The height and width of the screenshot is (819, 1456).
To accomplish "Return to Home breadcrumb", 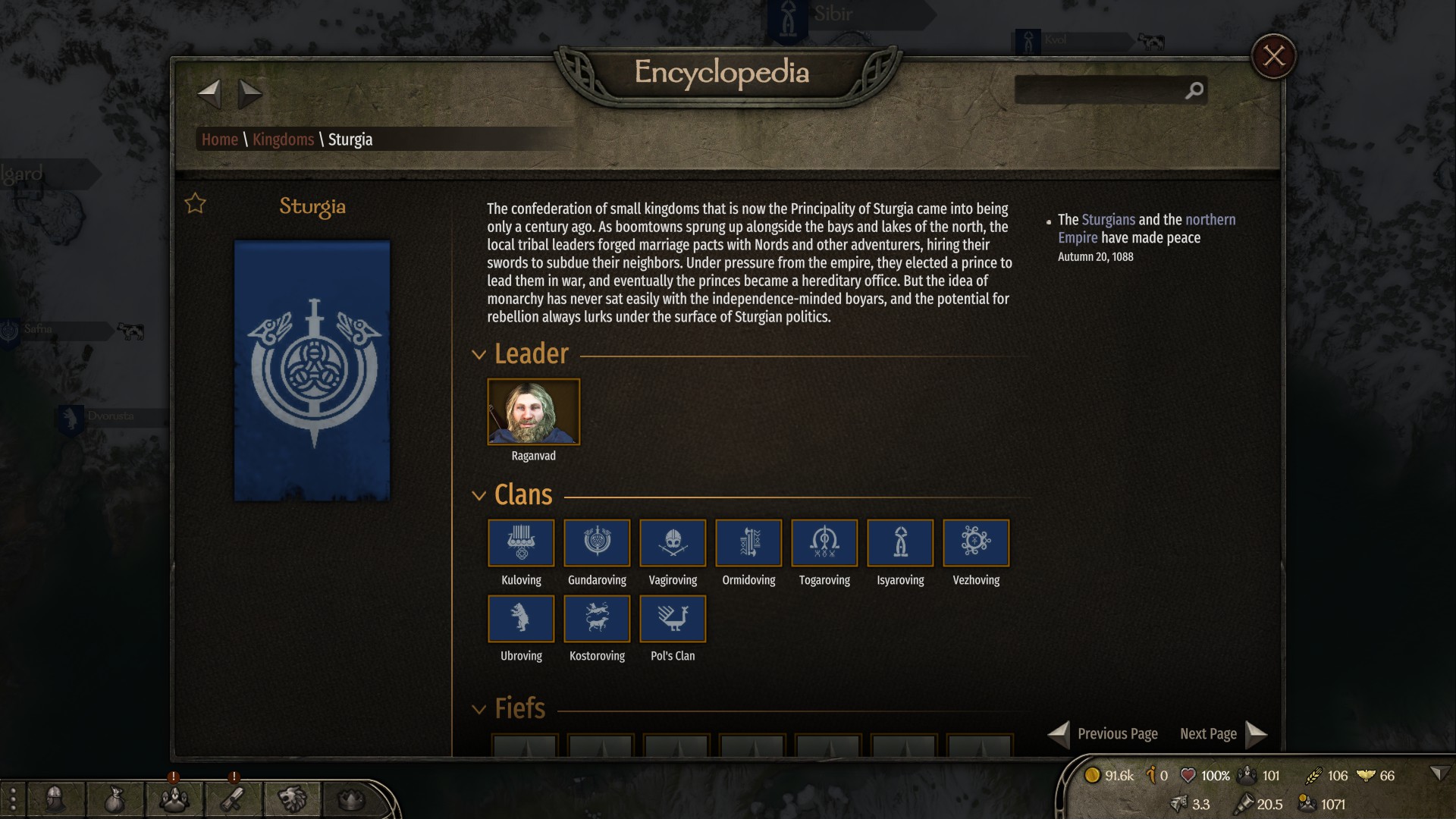I will [x=219, y=139].
